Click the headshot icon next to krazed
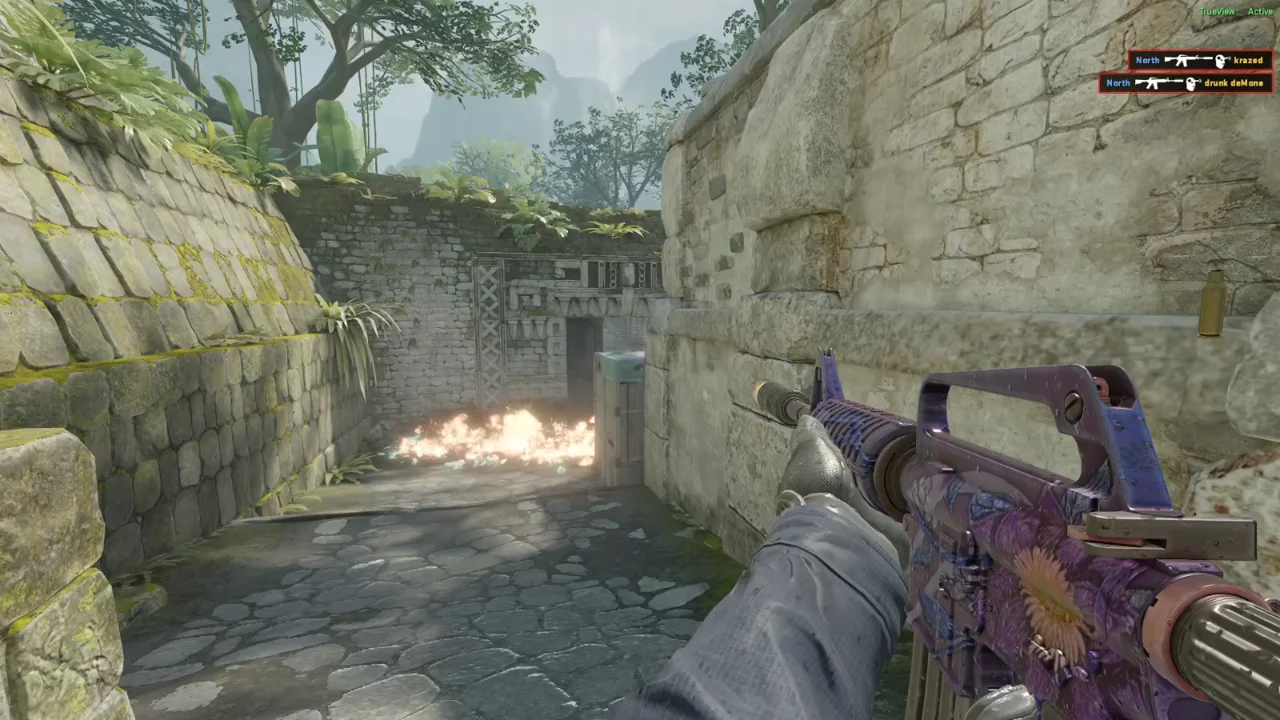This screenshot has width=1280, height=720. tap(1220, 60)
